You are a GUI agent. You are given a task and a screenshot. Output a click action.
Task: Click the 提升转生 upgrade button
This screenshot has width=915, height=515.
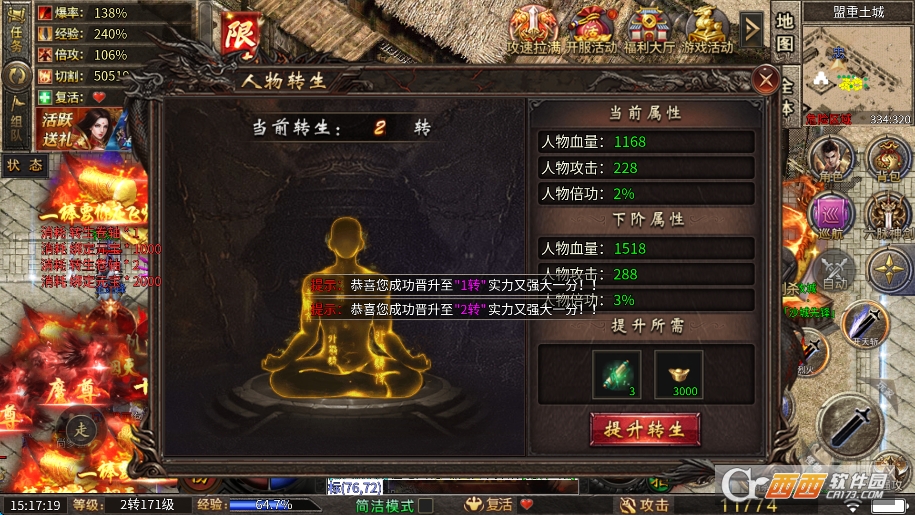[x=644, y=430]
